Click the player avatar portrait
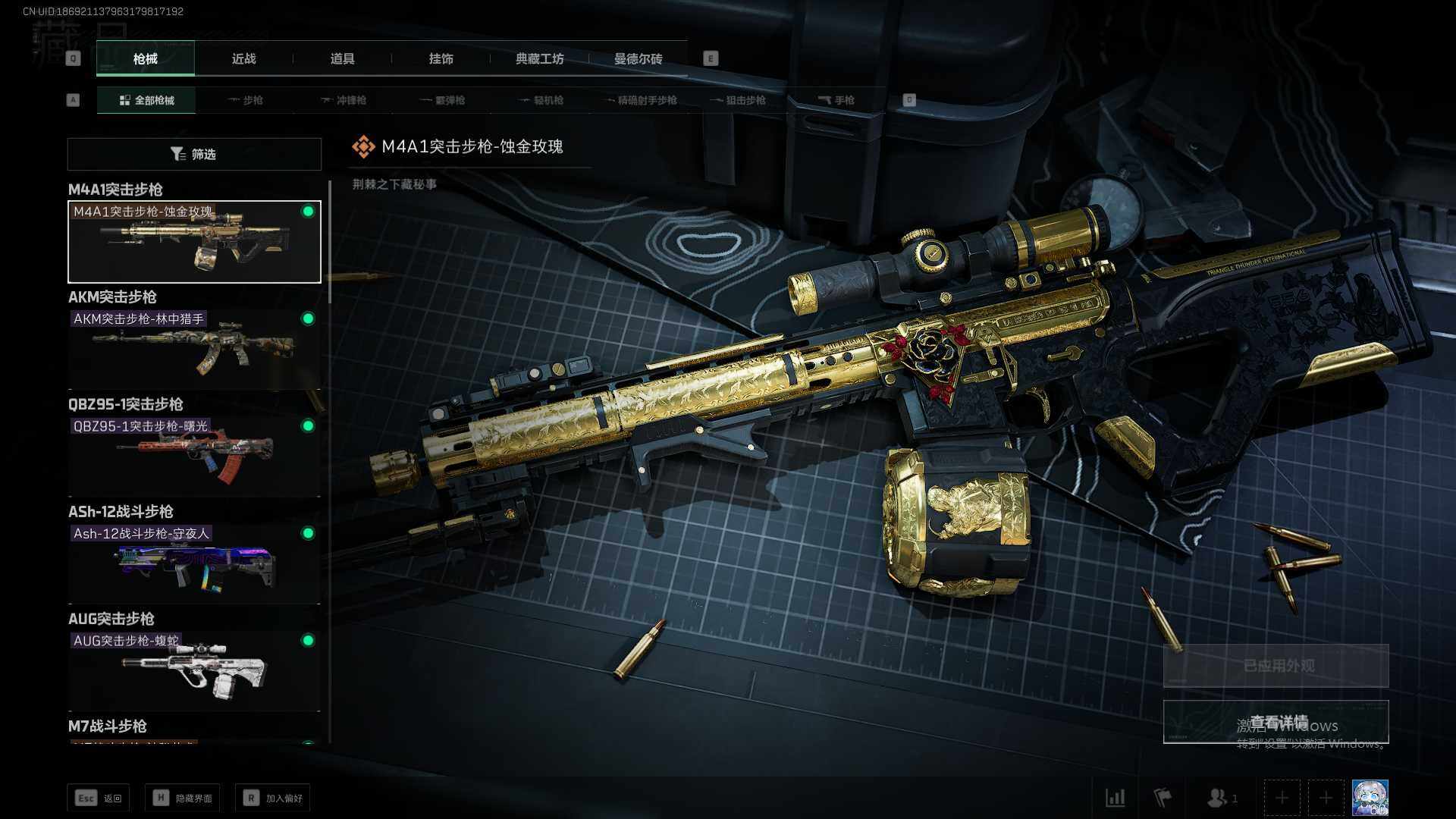 pos(1370,798)
